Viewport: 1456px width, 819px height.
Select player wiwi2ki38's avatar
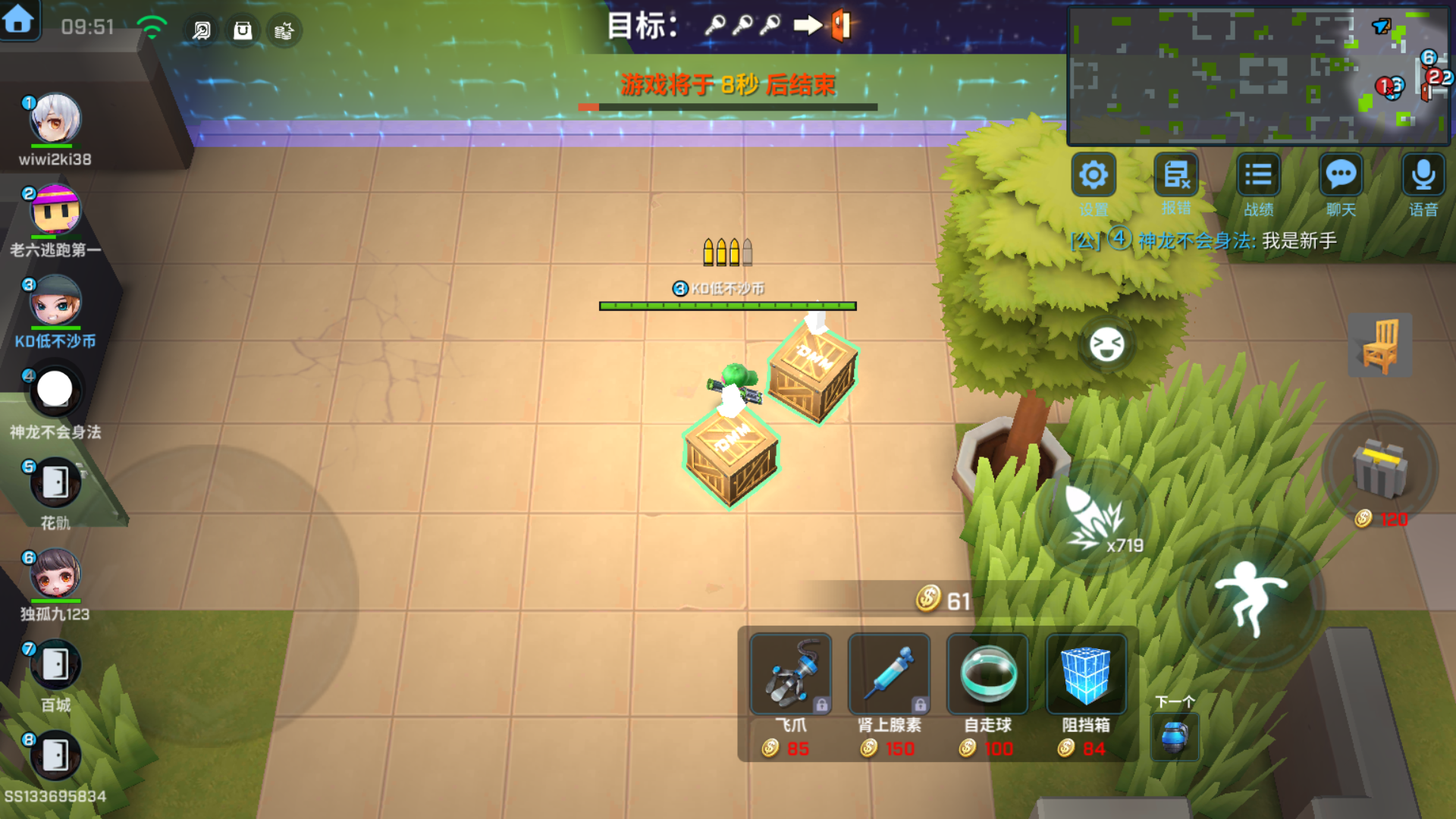(55, 119)
